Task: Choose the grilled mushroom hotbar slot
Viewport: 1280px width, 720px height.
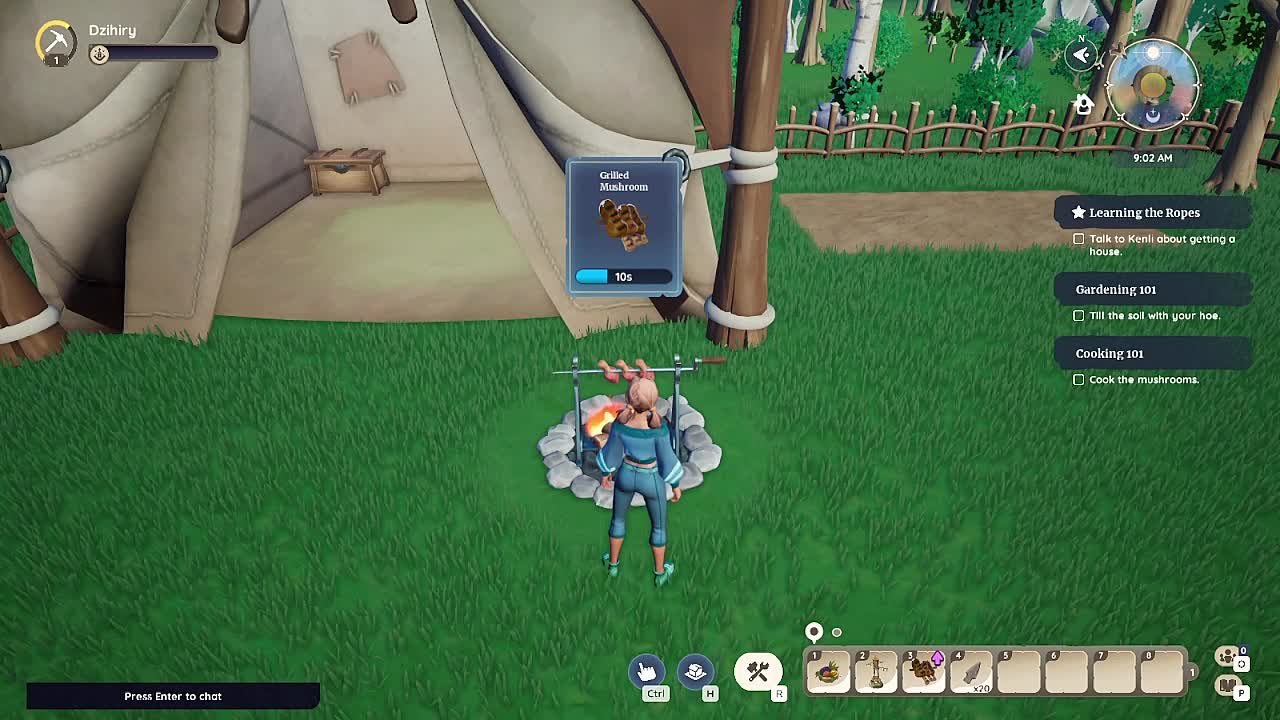Action: point(924,671)
